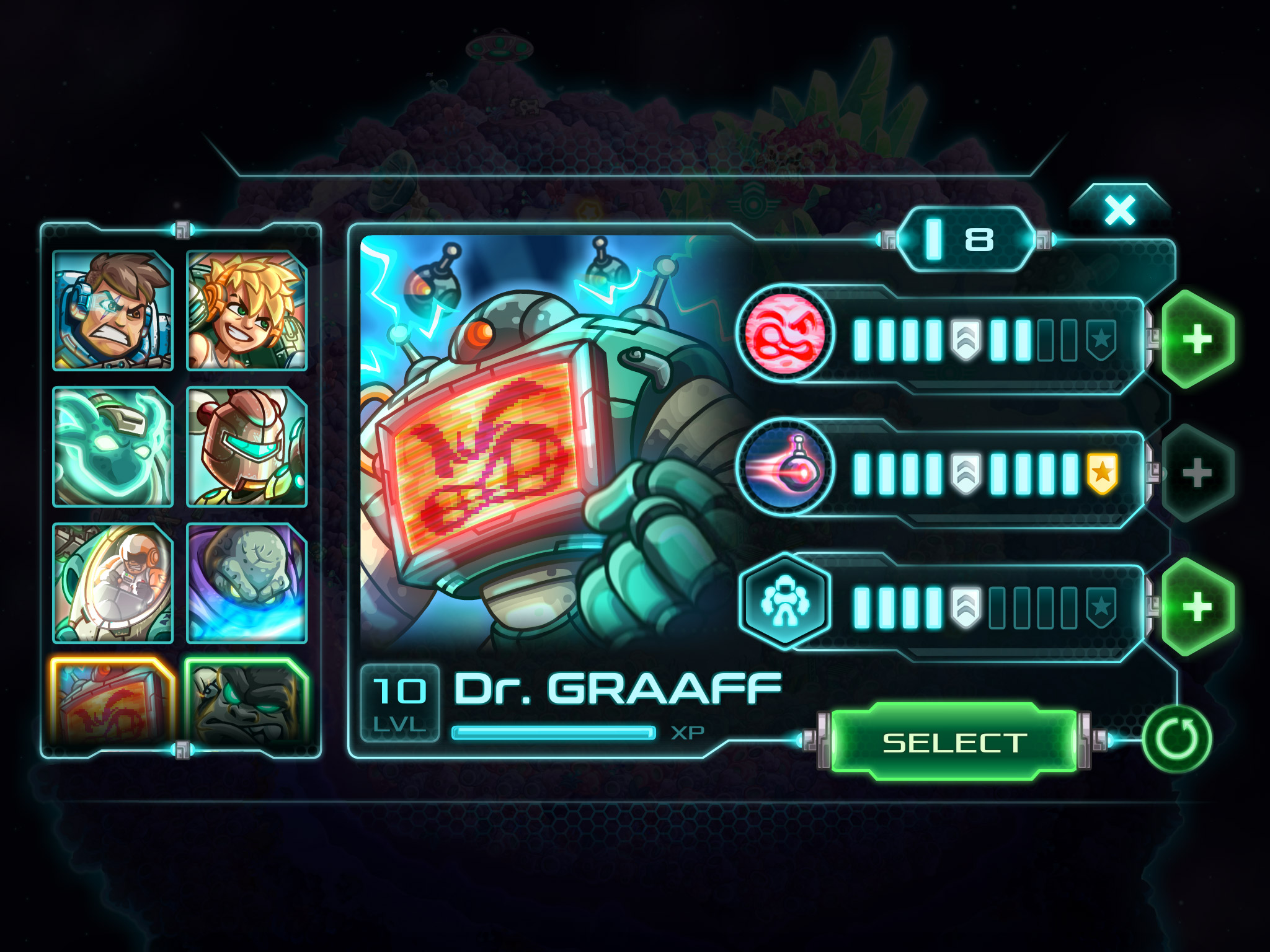
Task: View the red angry face skill icon
Action: tap(786, 335)
